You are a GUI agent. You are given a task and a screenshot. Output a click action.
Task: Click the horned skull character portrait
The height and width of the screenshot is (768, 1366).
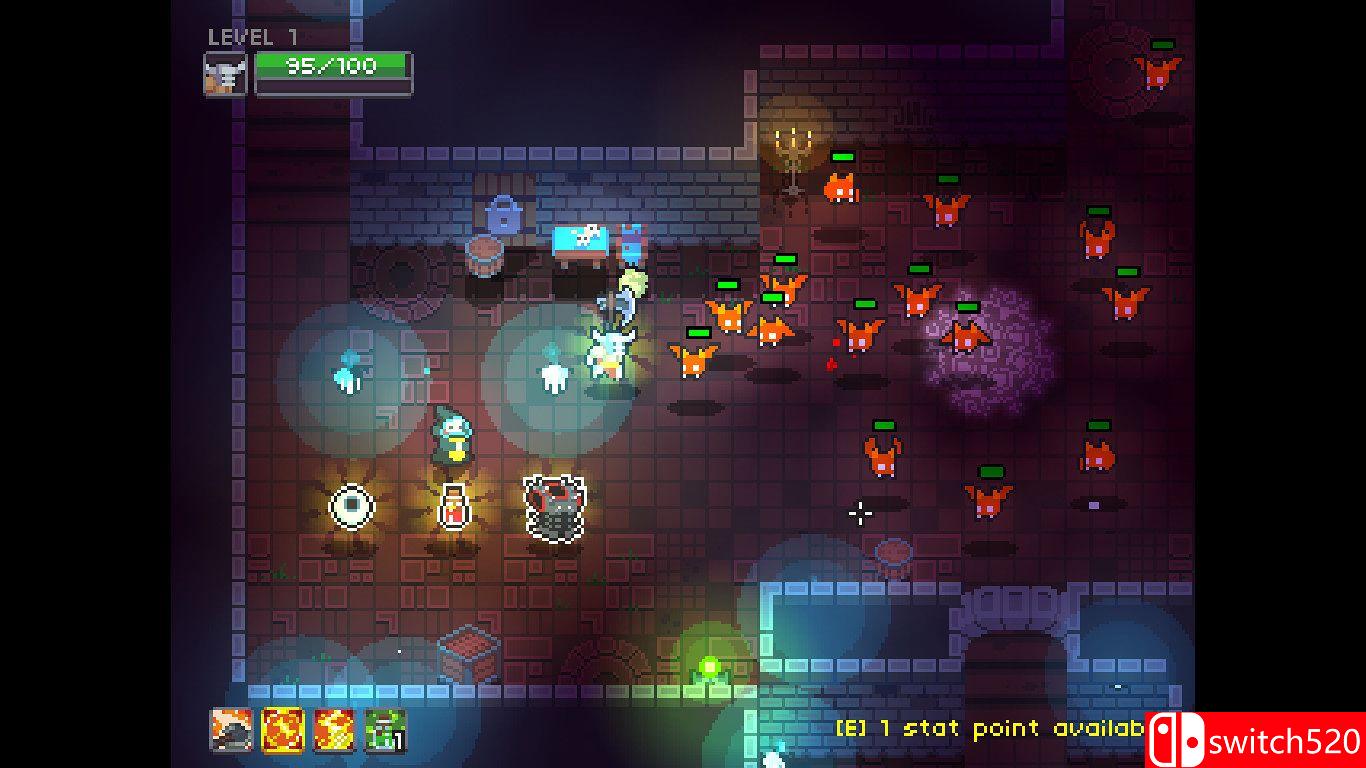click(x=225, y=75)
